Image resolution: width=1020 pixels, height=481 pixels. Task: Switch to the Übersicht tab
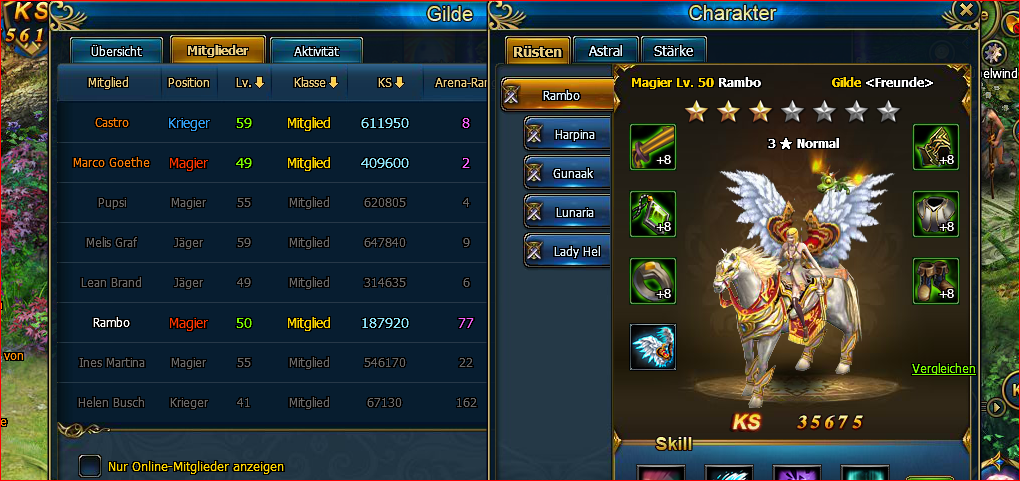[116, 51]
